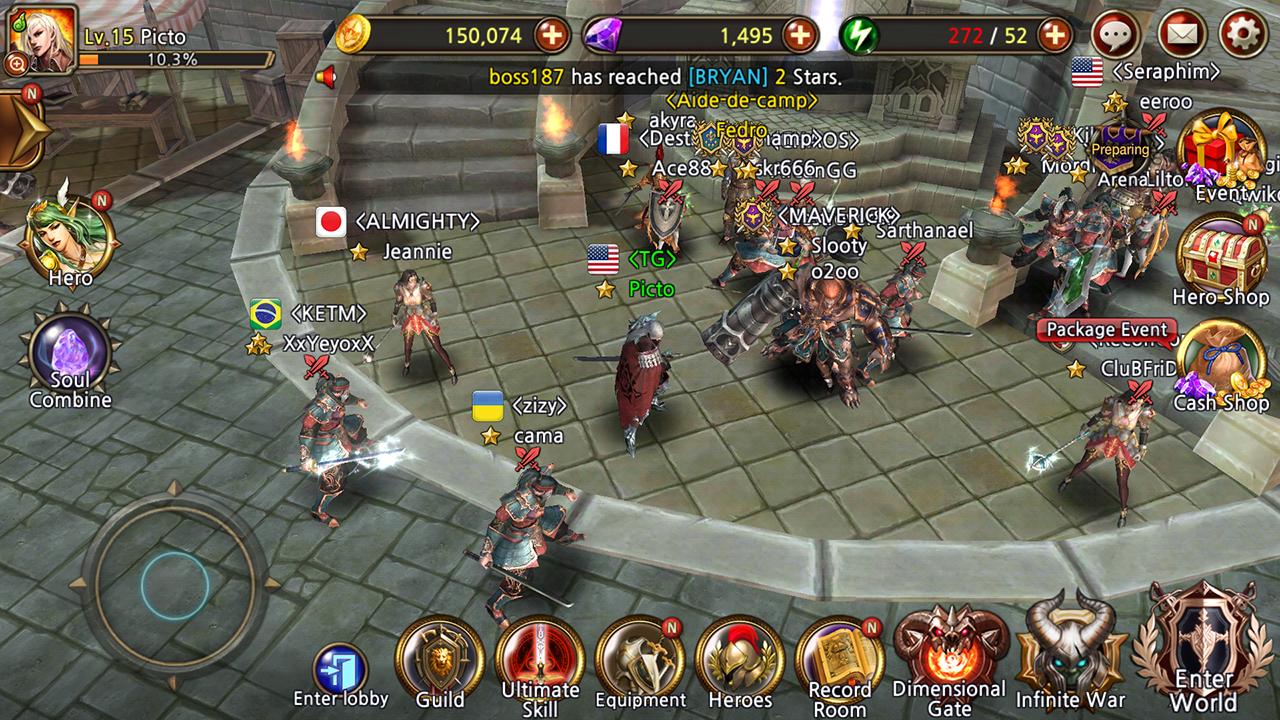Expand the gold currency purchase panel
Screen dimensions: 1280x720
[551, 36]
